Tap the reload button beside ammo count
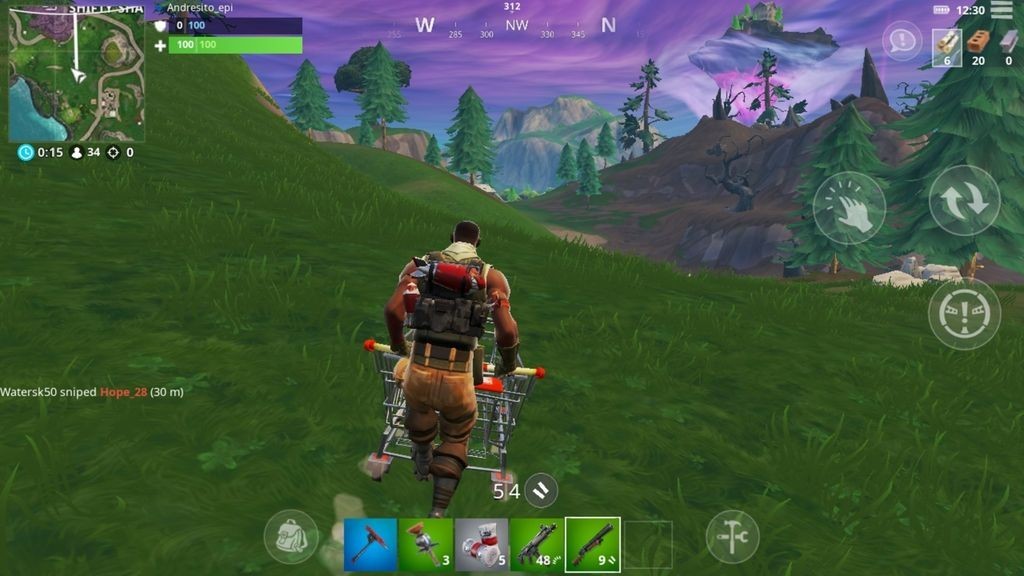The image size is (1024, 576). [x=540, y=490]
